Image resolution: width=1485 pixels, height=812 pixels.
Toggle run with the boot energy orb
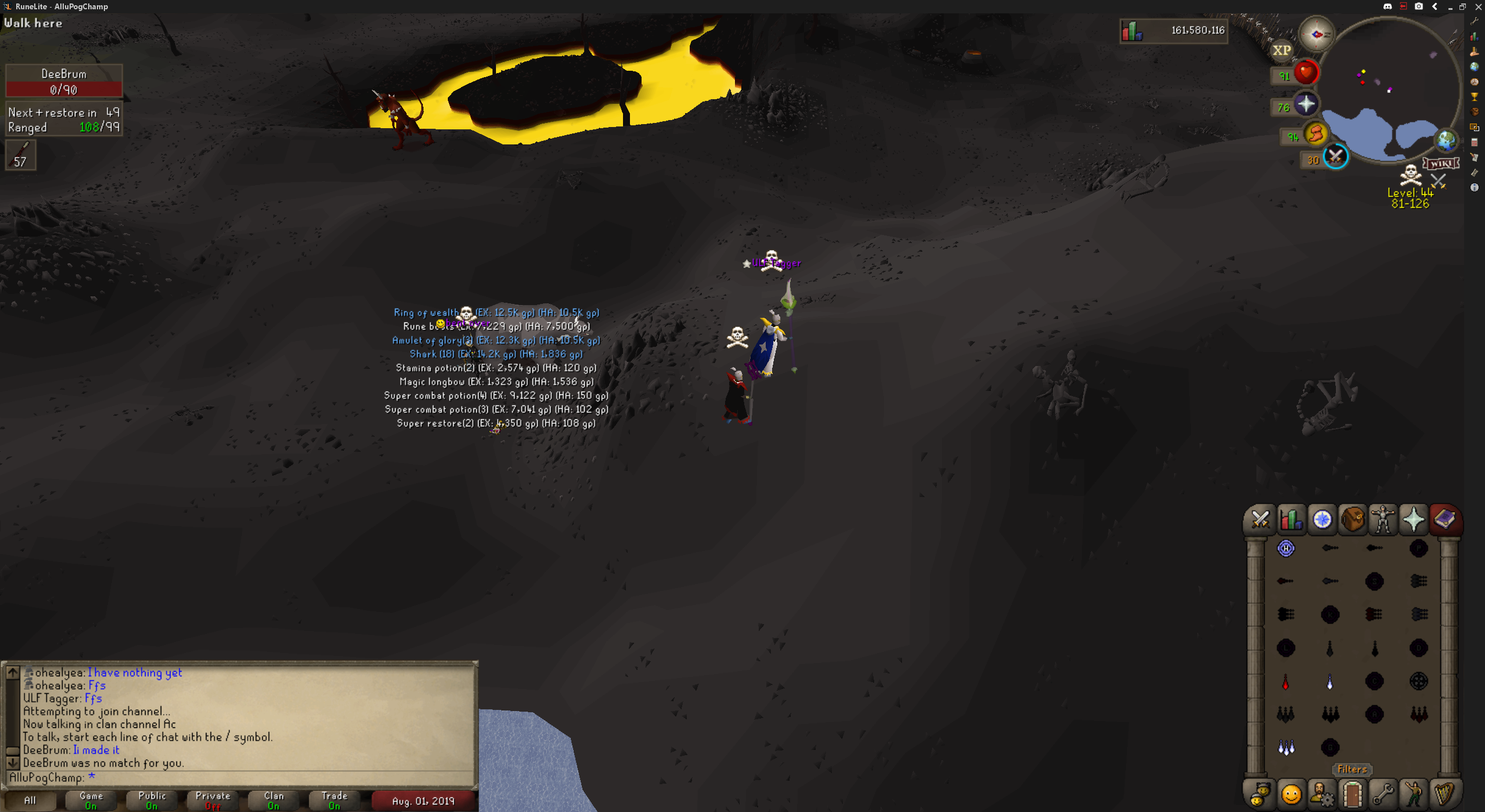[1316, 134]
